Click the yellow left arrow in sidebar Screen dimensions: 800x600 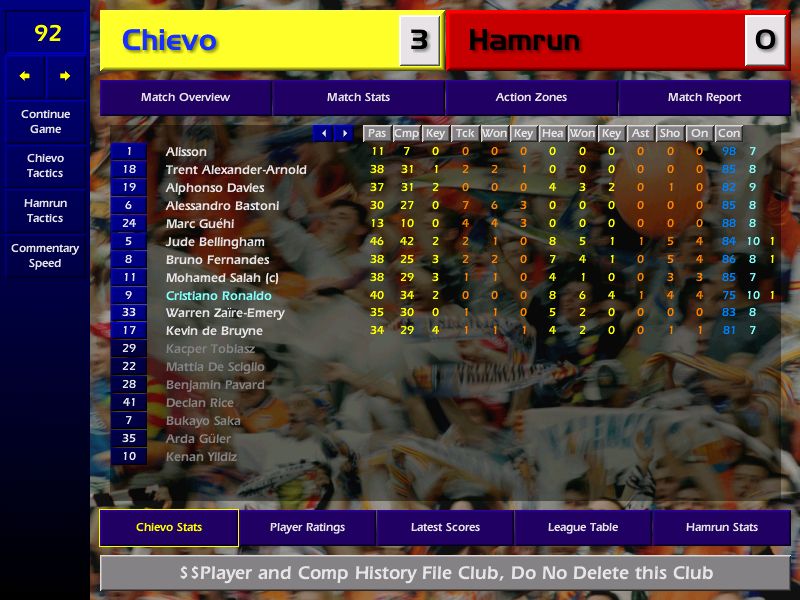25,76
